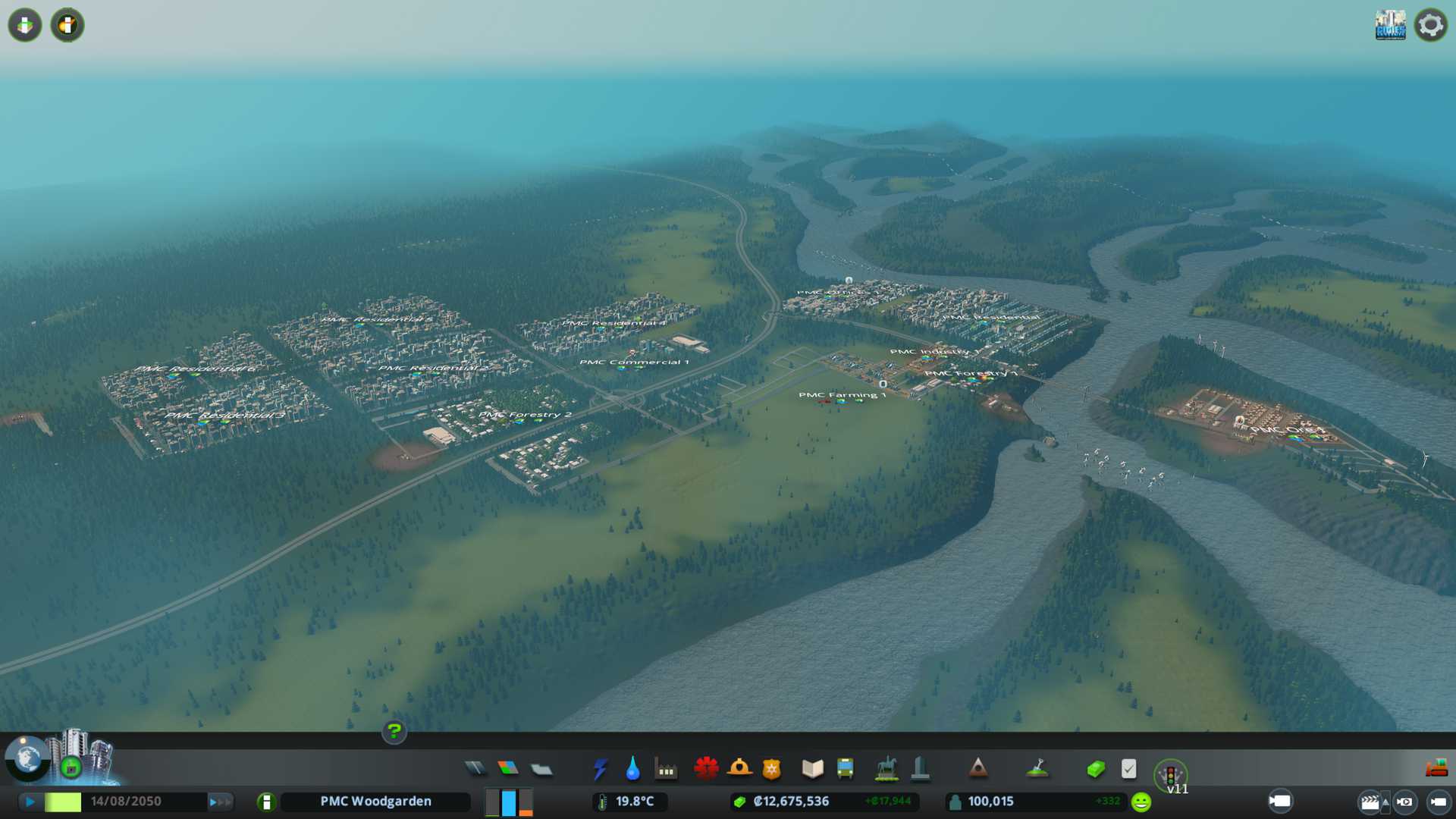1456x819 pixels.
Task: Open the options gear menu
Action: pyautogui.click(x=1430, y=25)
